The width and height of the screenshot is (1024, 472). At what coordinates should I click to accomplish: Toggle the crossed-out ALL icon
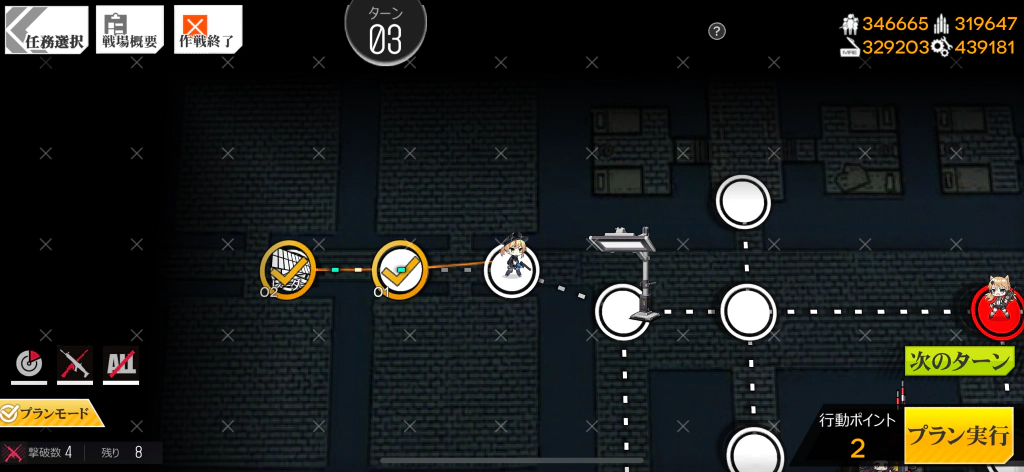121,365
